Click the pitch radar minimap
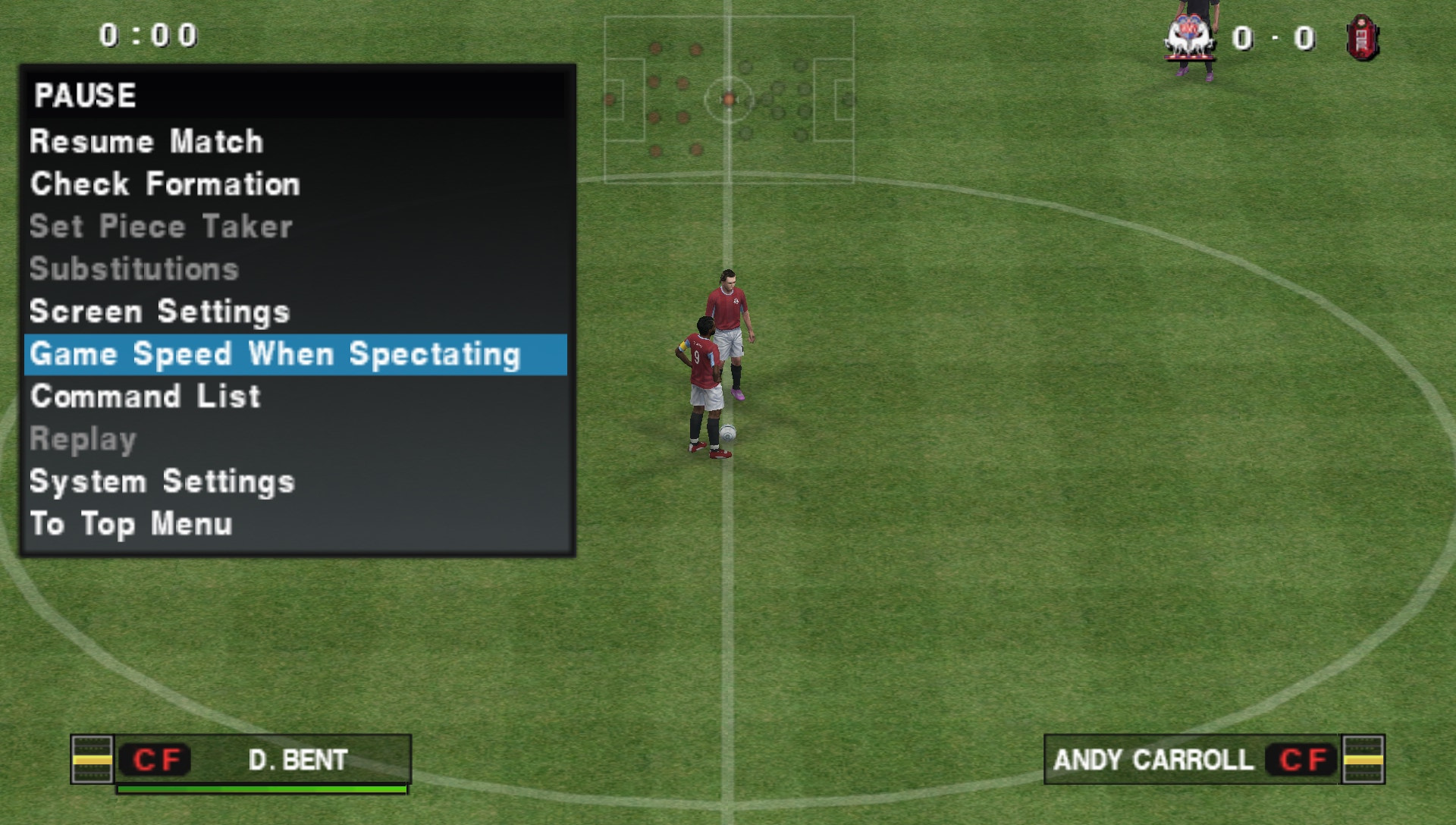 pos(729,99)
